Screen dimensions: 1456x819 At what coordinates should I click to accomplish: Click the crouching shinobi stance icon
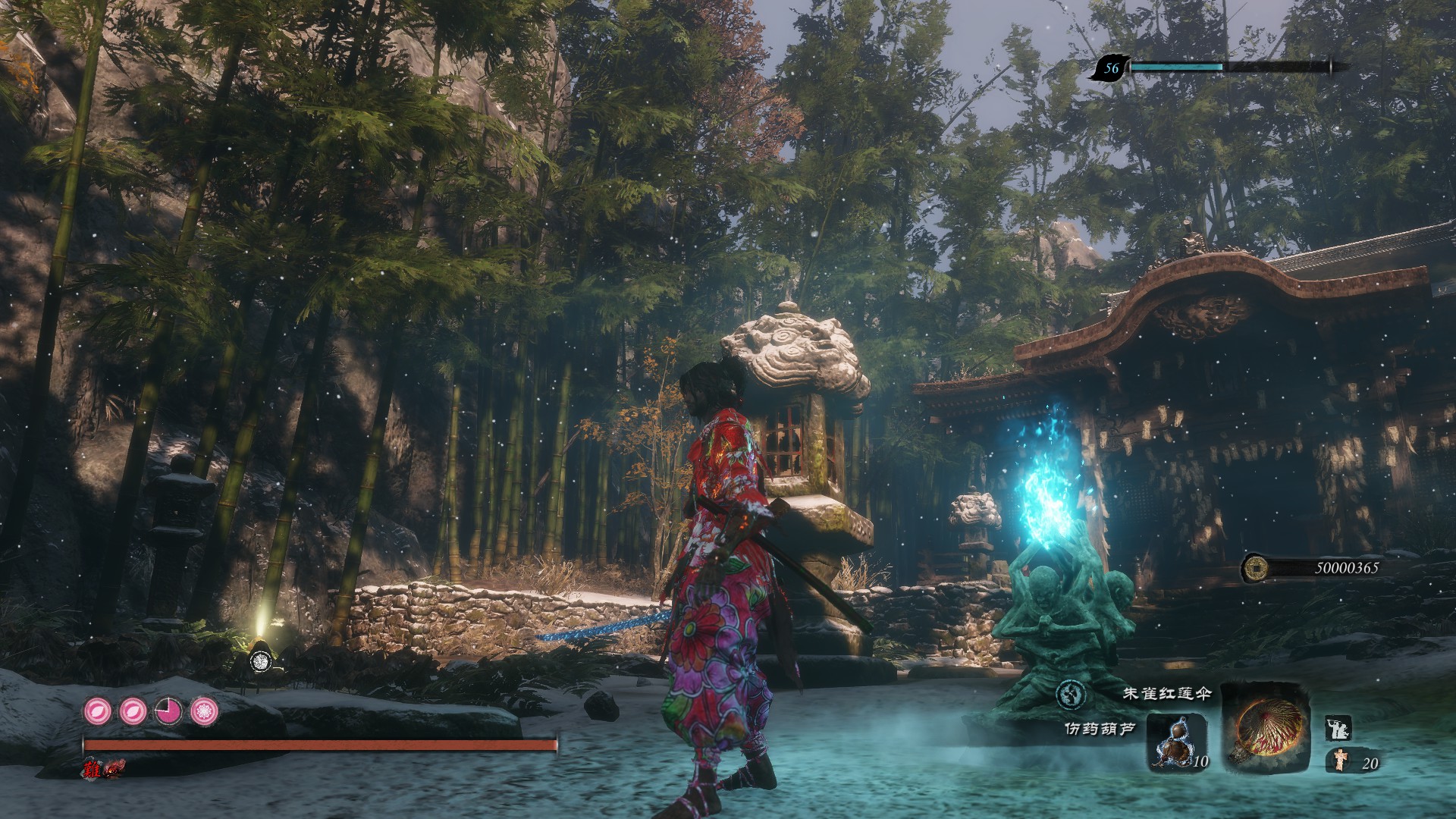(x=1336, y=729)
